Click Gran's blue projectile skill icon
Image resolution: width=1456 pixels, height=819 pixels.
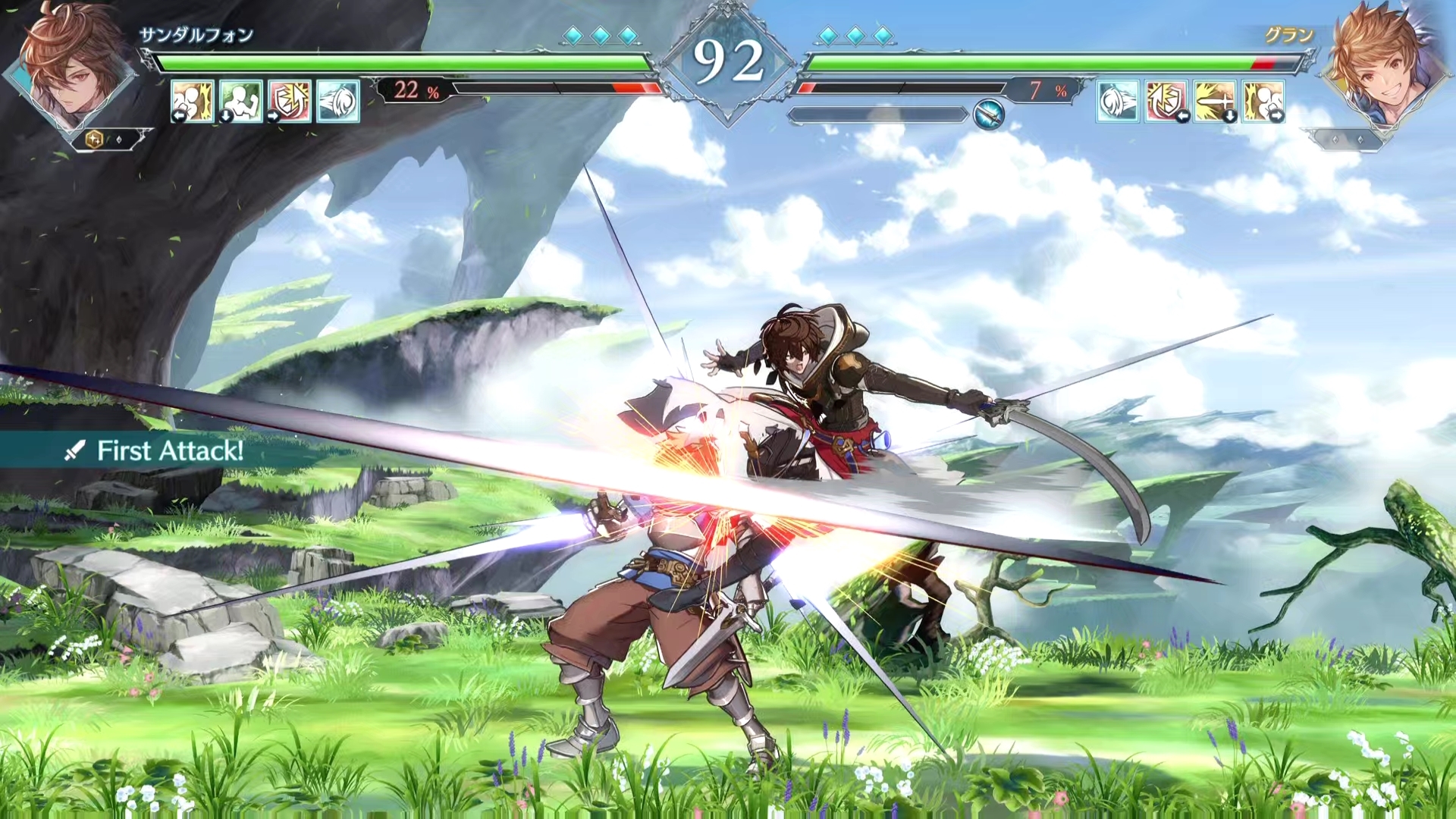click(1117, 101)
